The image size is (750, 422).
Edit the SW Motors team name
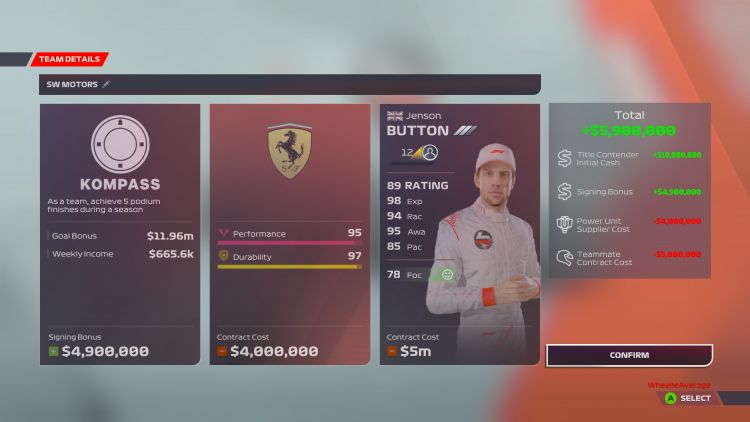point(106,85)
